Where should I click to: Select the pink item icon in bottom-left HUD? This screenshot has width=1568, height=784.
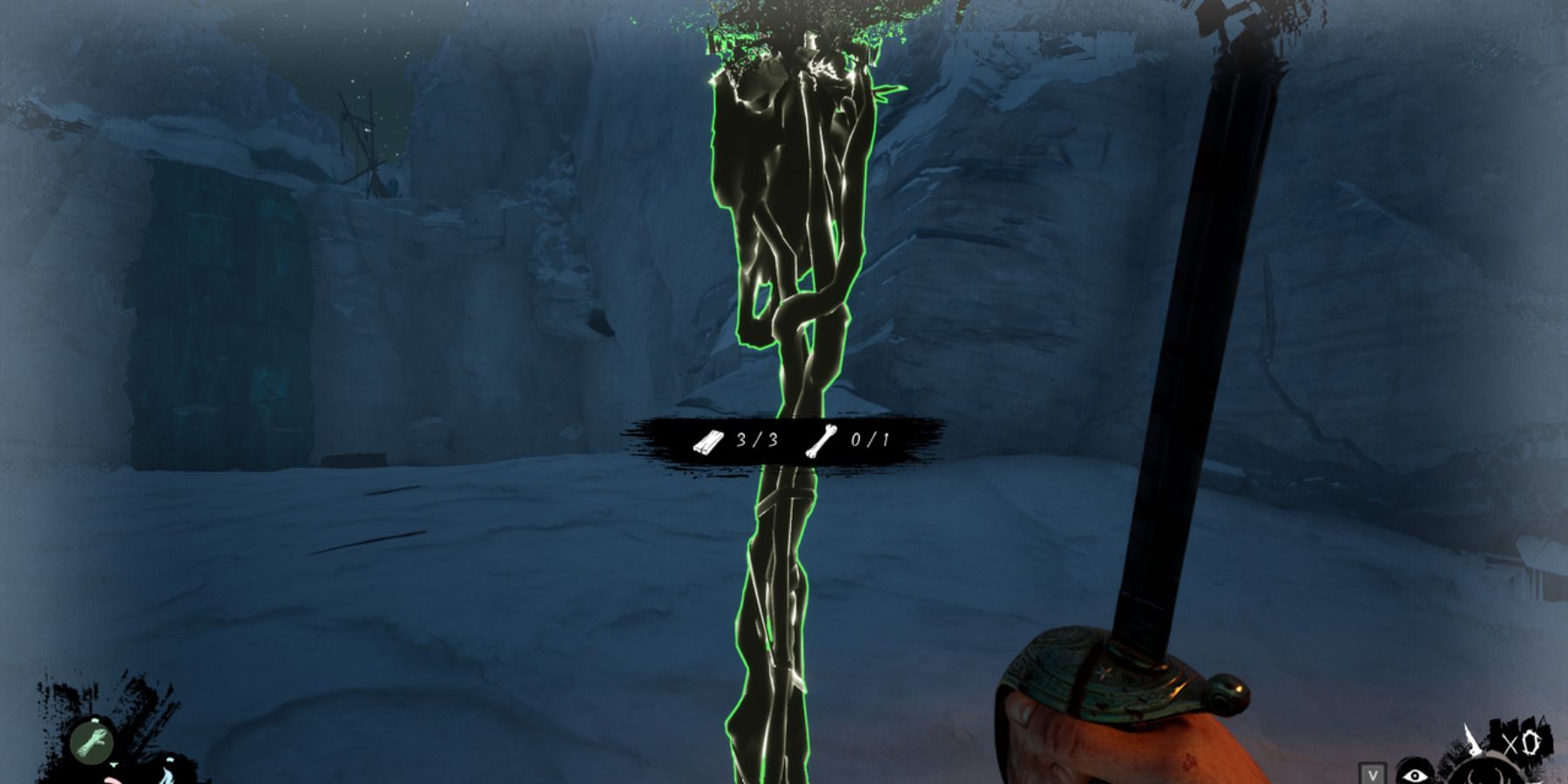(x=112, y=781)
